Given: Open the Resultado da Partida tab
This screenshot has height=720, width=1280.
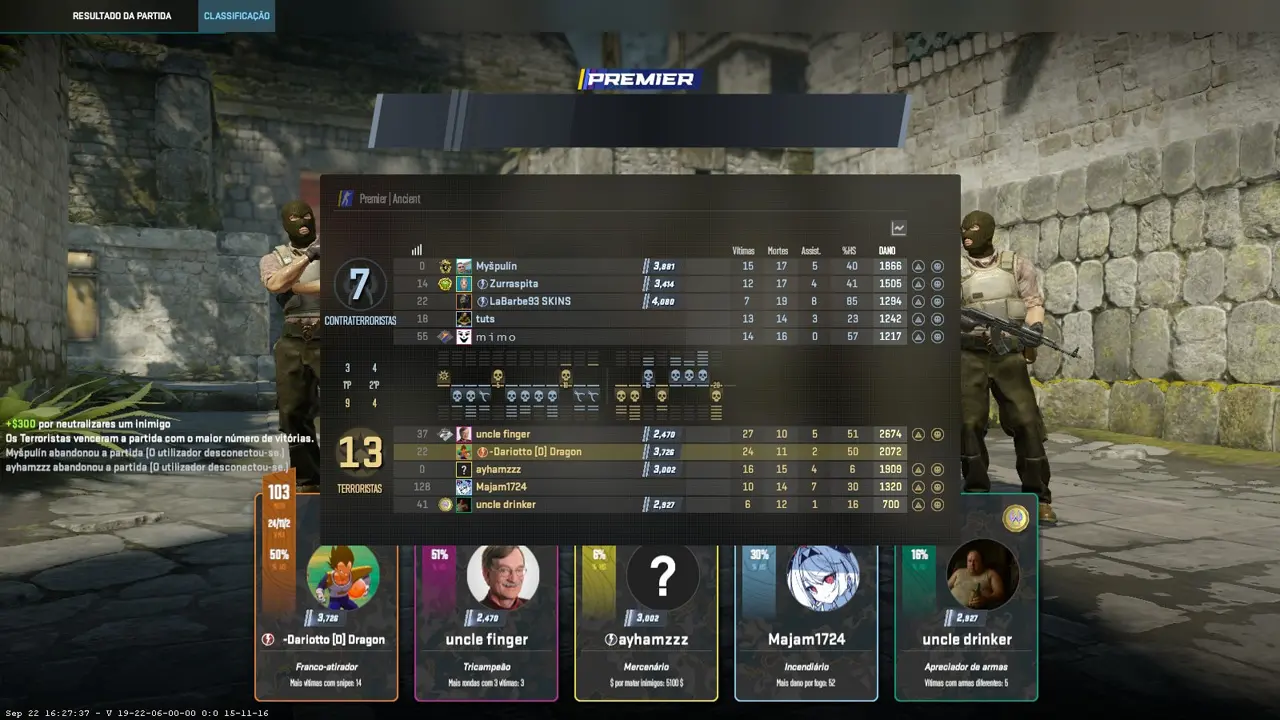Looking at the screenshot, I should point(122,16).
